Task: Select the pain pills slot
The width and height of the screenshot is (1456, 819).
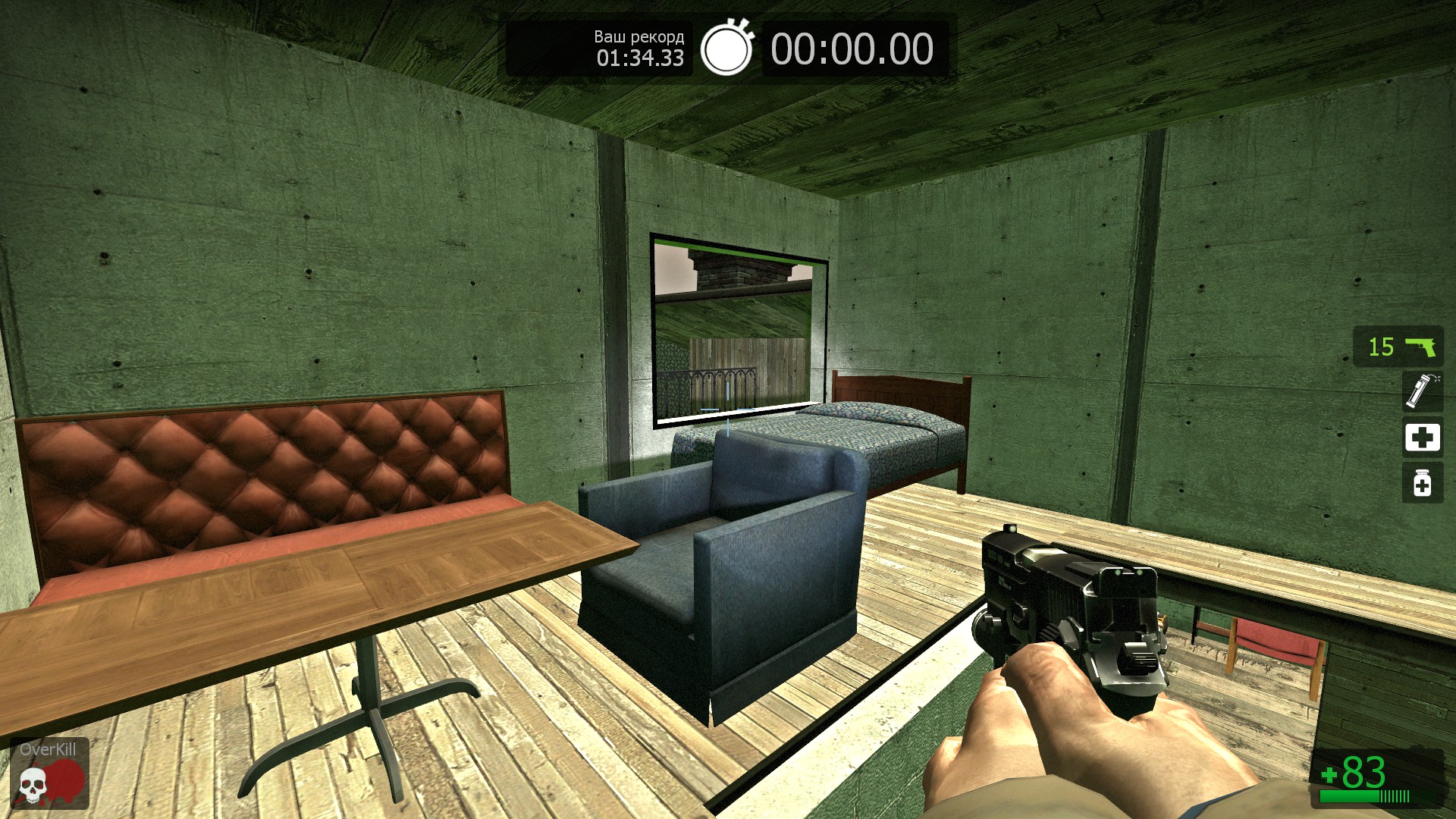Action: [1422, 483]
